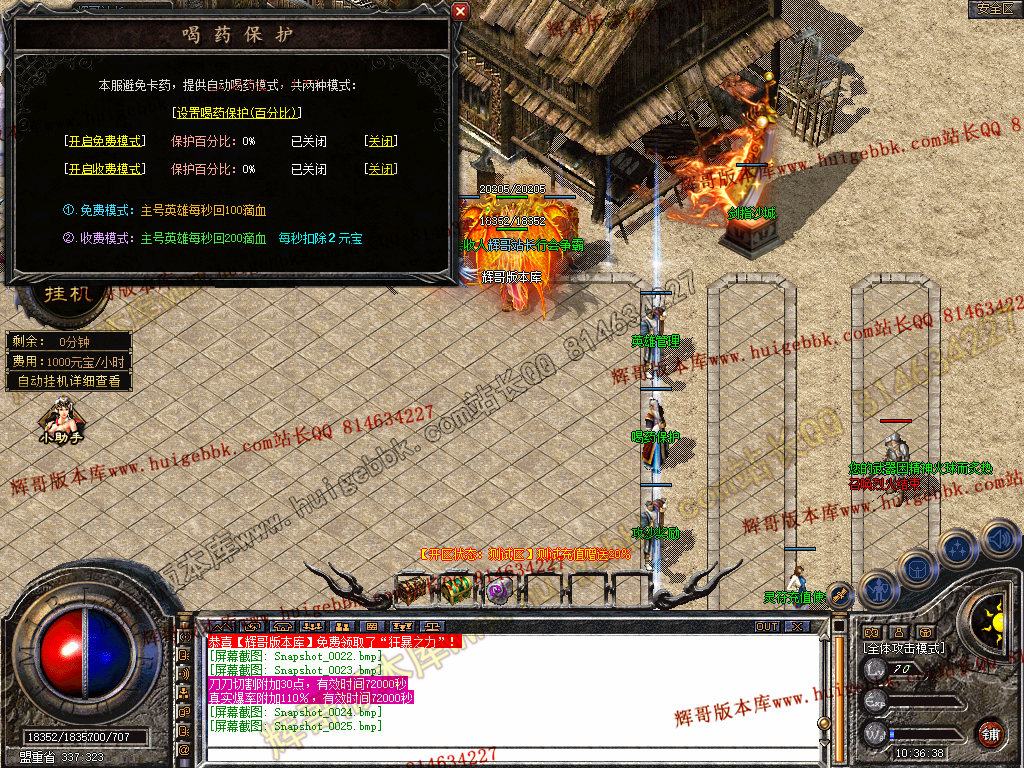The height and width of the screenshot is (768, 1024).
Task: Click 关闭 on the free mode row
Action: 380,141
